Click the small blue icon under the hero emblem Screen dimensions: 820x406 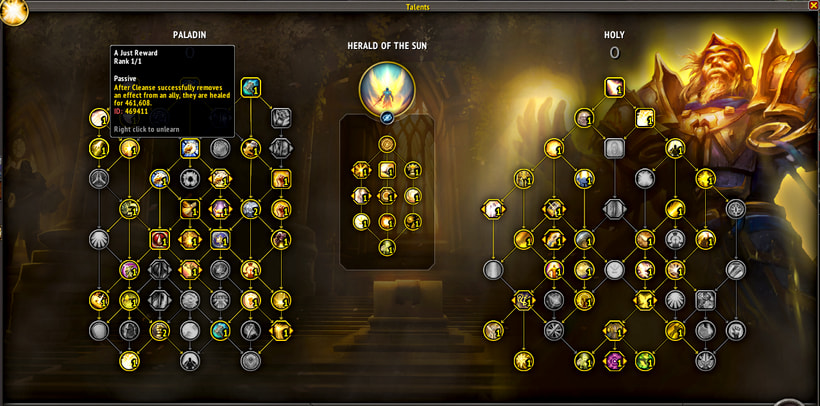tap(386, 117)
